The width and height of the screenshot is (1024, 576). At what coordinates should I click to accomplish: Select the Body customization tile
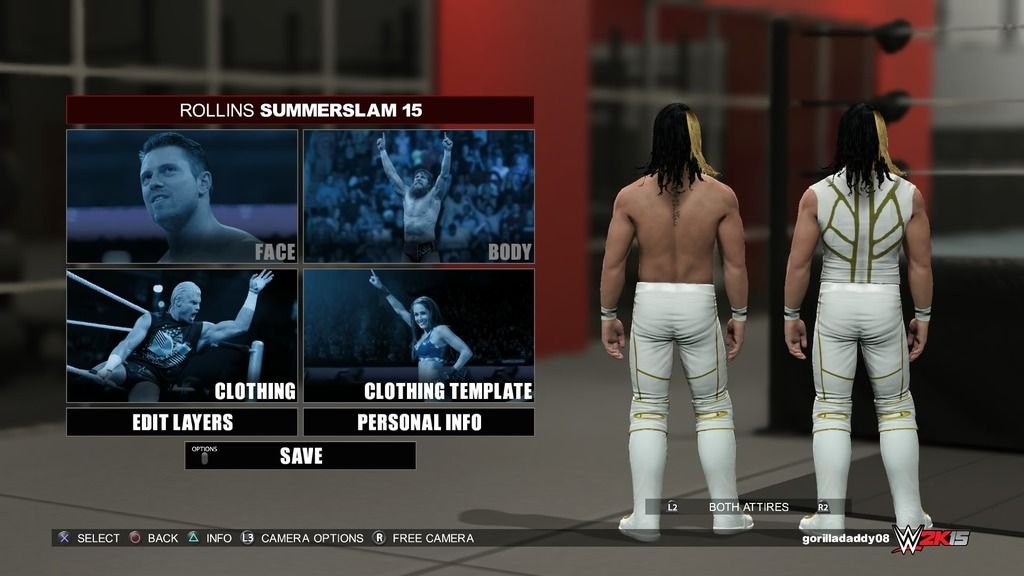pos(419,196)
